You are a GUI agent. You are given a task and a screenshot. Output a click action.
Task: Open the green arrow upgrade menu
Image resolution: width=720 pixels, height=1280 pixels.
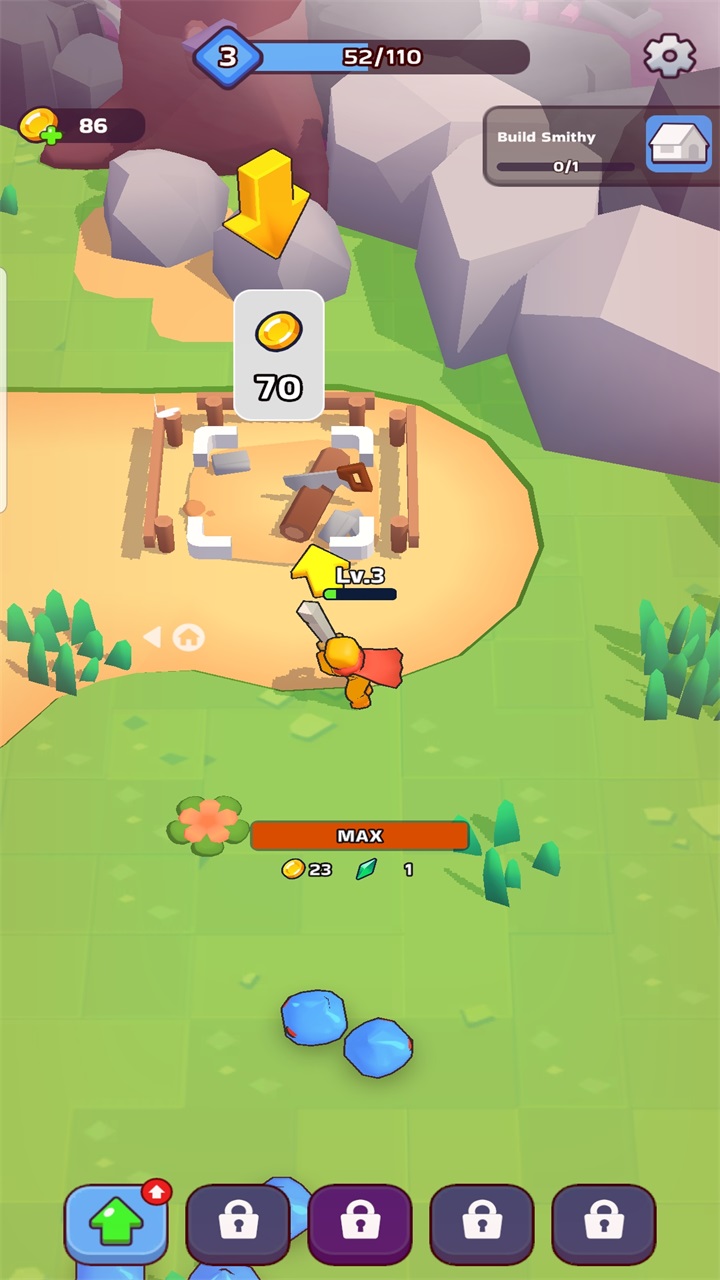116,1223
